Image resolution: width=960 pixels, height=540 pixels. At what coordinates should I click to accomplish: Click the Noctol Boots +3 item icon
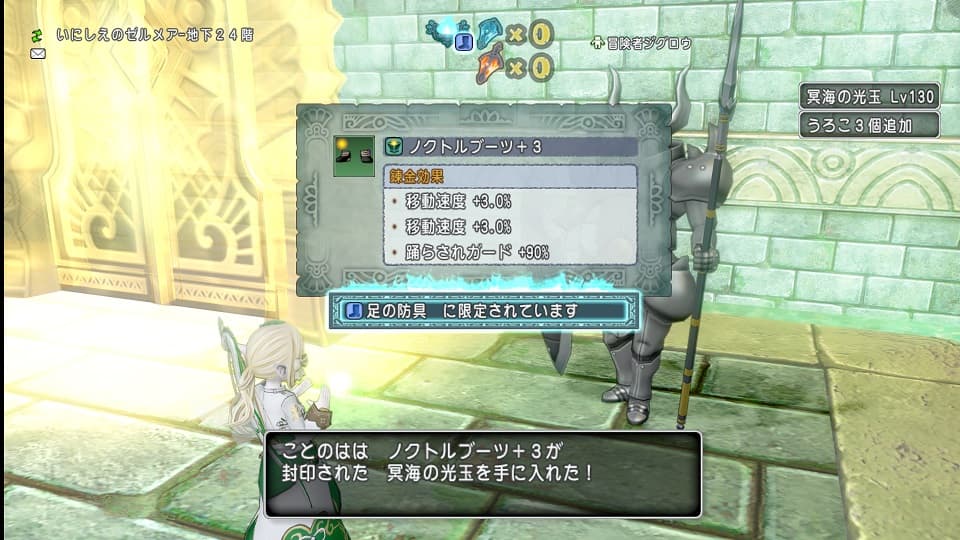353,156
